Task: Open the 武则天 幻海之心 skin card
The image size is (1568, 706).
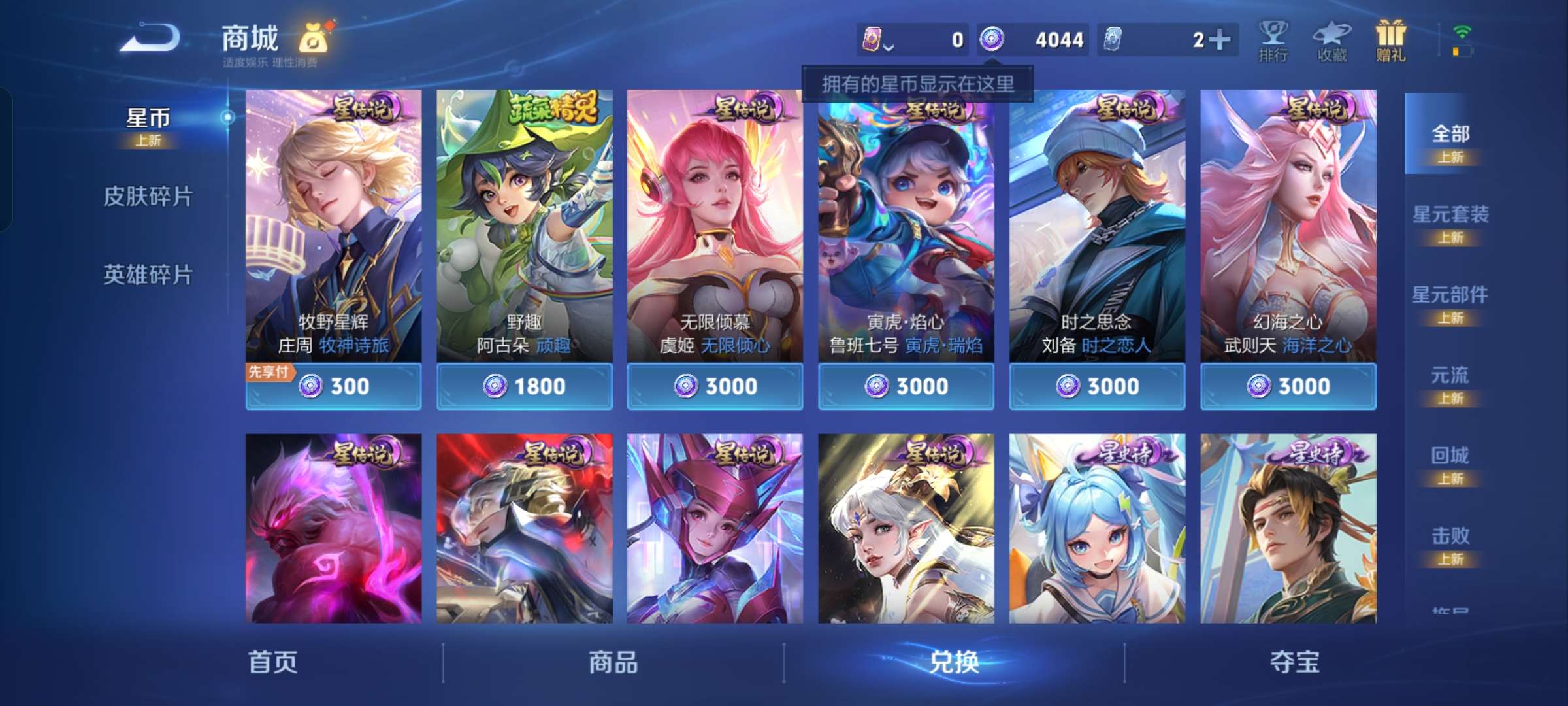Action: point(1288,229)
